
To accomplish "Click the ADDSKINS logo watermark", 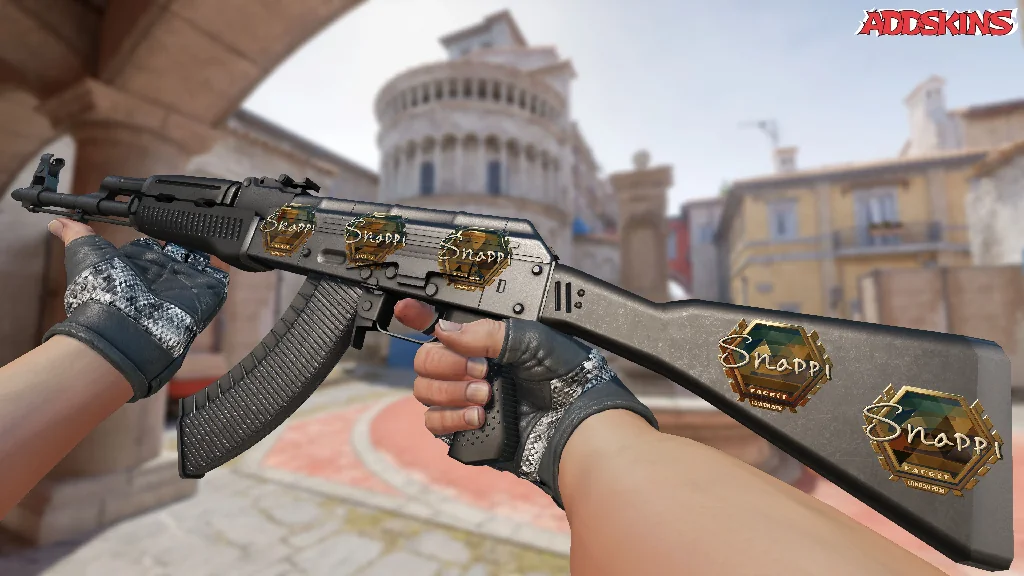I will point(936,23).
